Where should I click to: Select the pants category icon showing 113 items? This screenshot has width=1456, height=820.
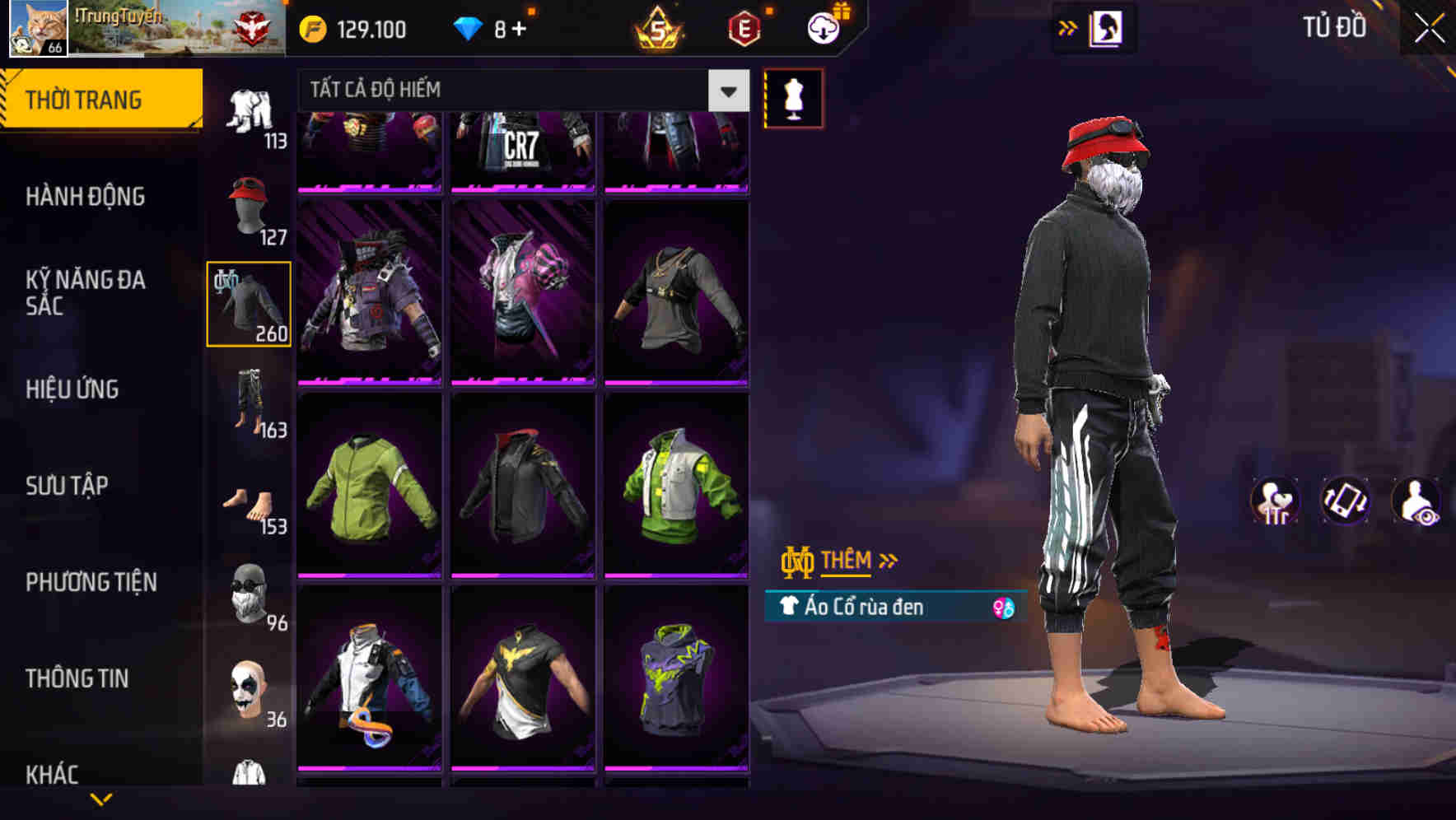tap(250, 115)
